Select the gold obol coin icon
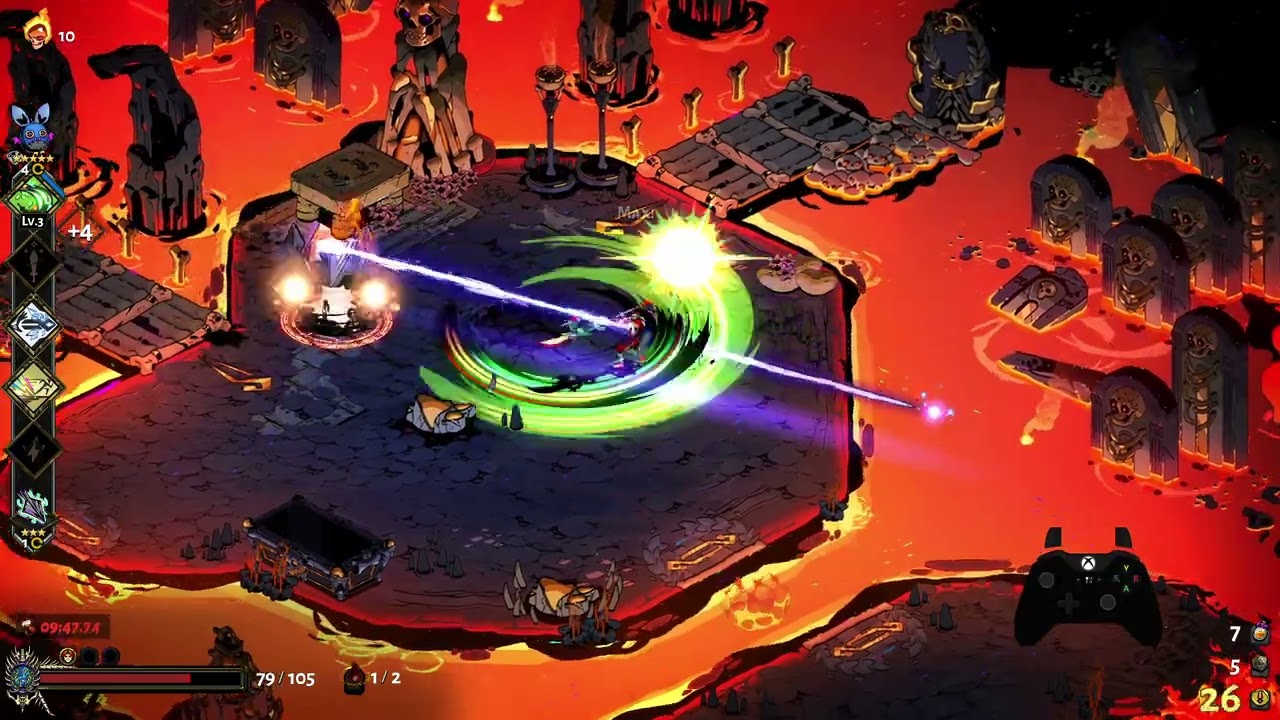 (x=1260, y=698)
